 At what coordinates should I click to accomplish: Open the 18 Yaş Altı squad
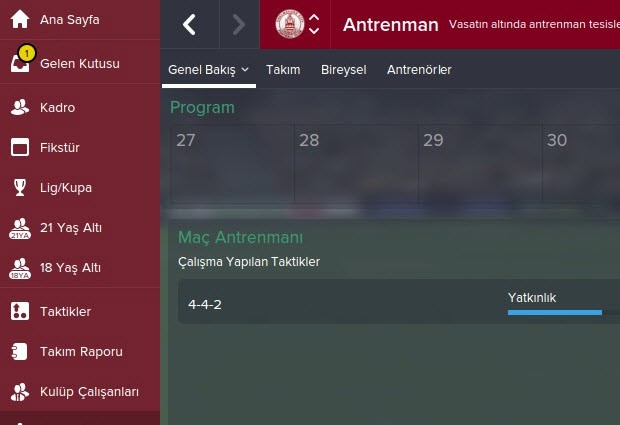click(x=70, y=268)
